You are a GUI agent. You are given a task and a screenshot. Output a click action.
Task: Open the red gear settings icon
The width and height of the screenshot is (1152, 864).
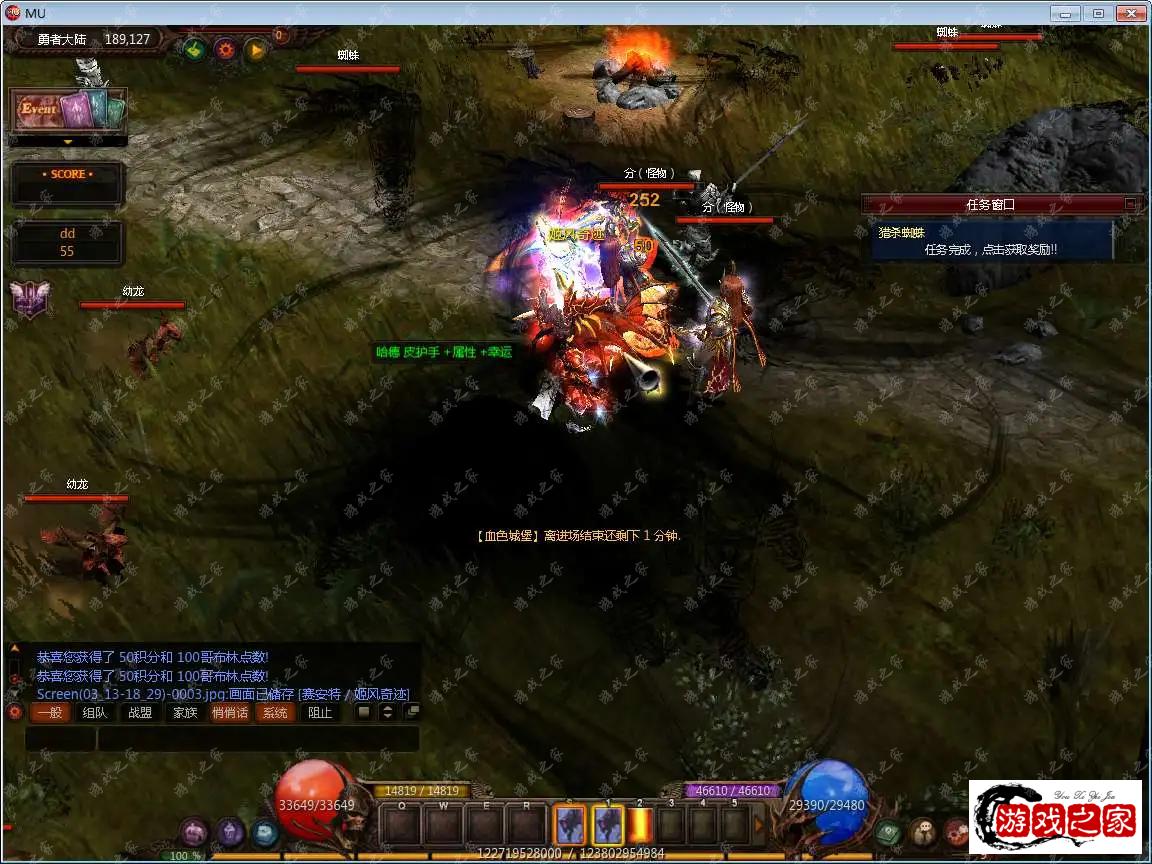pos(225,49)
